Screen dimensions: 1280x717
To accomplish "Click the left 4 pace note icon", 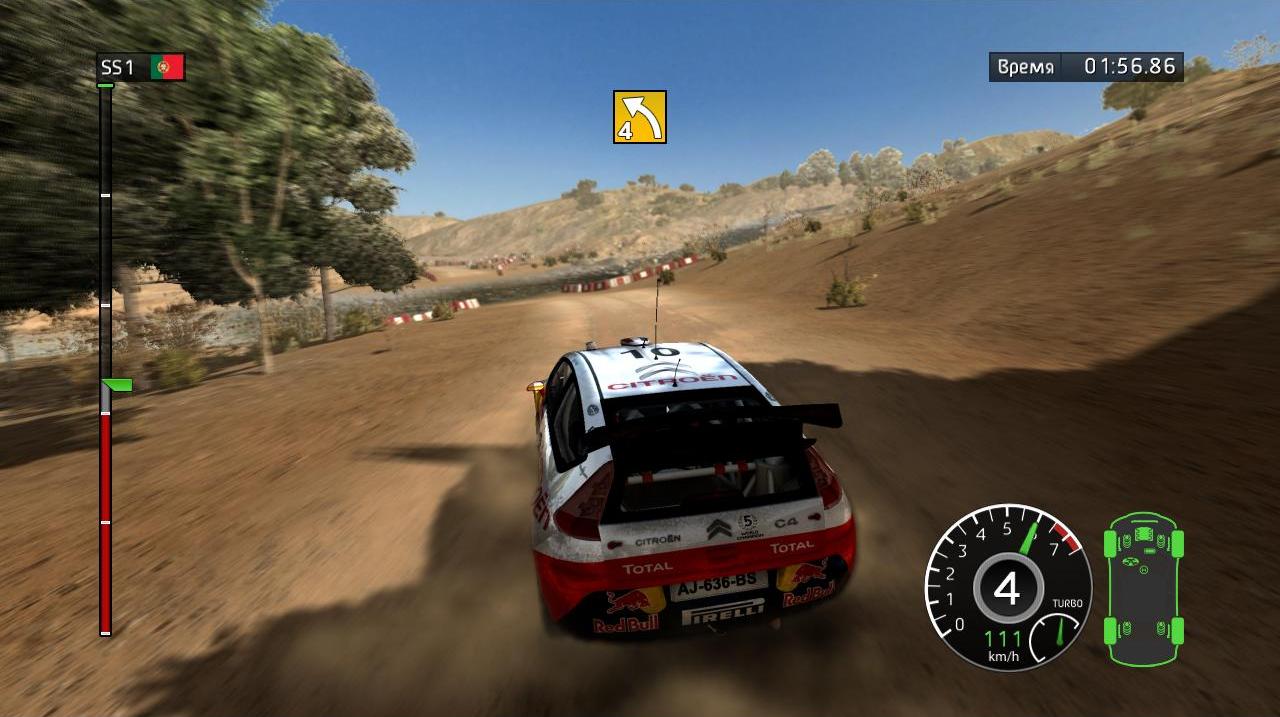I will (640, 117).
